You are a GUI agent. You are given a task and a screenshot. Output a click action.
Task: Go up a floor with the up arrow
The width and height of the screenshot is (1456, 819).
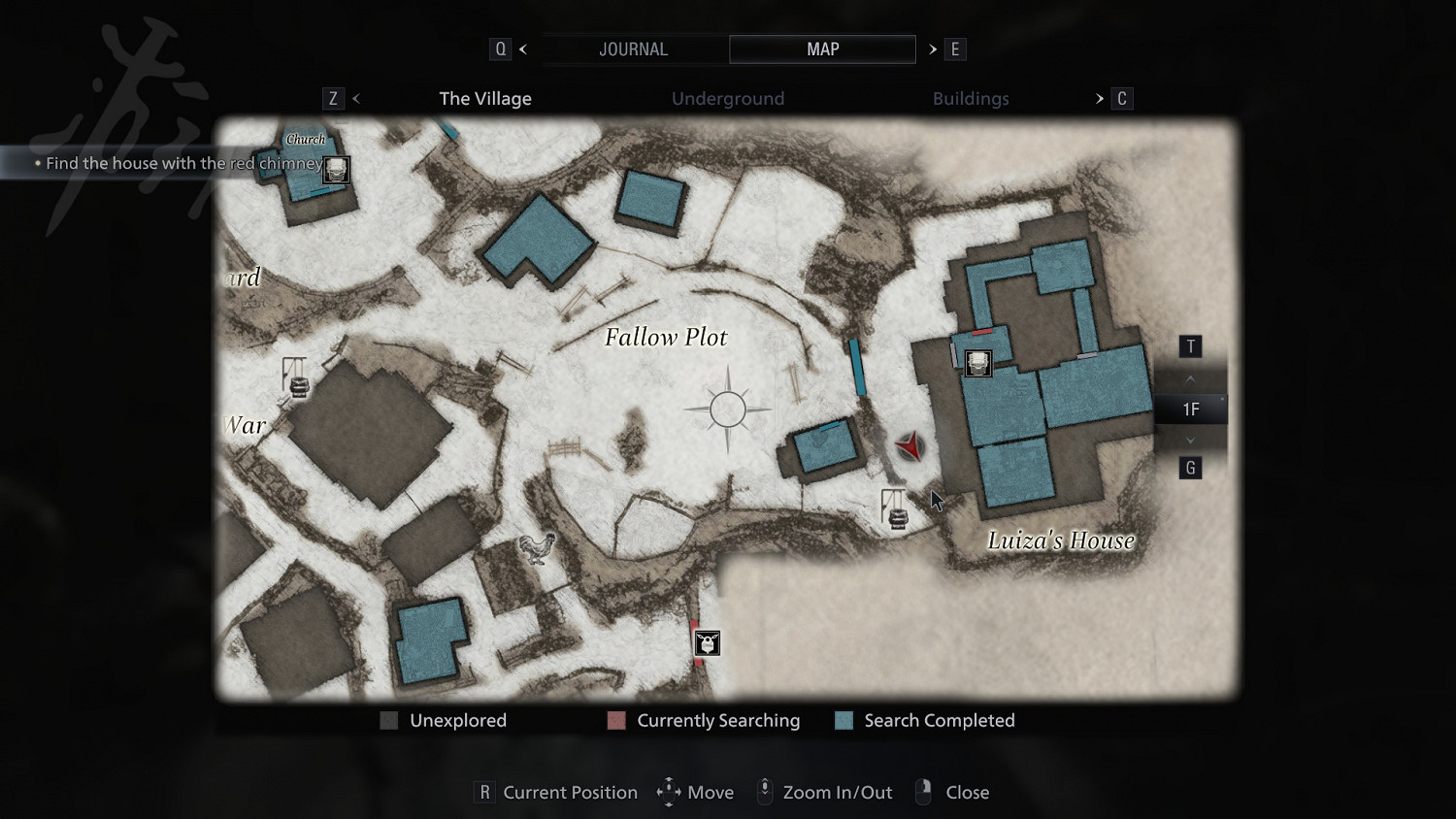(1191, 378)
